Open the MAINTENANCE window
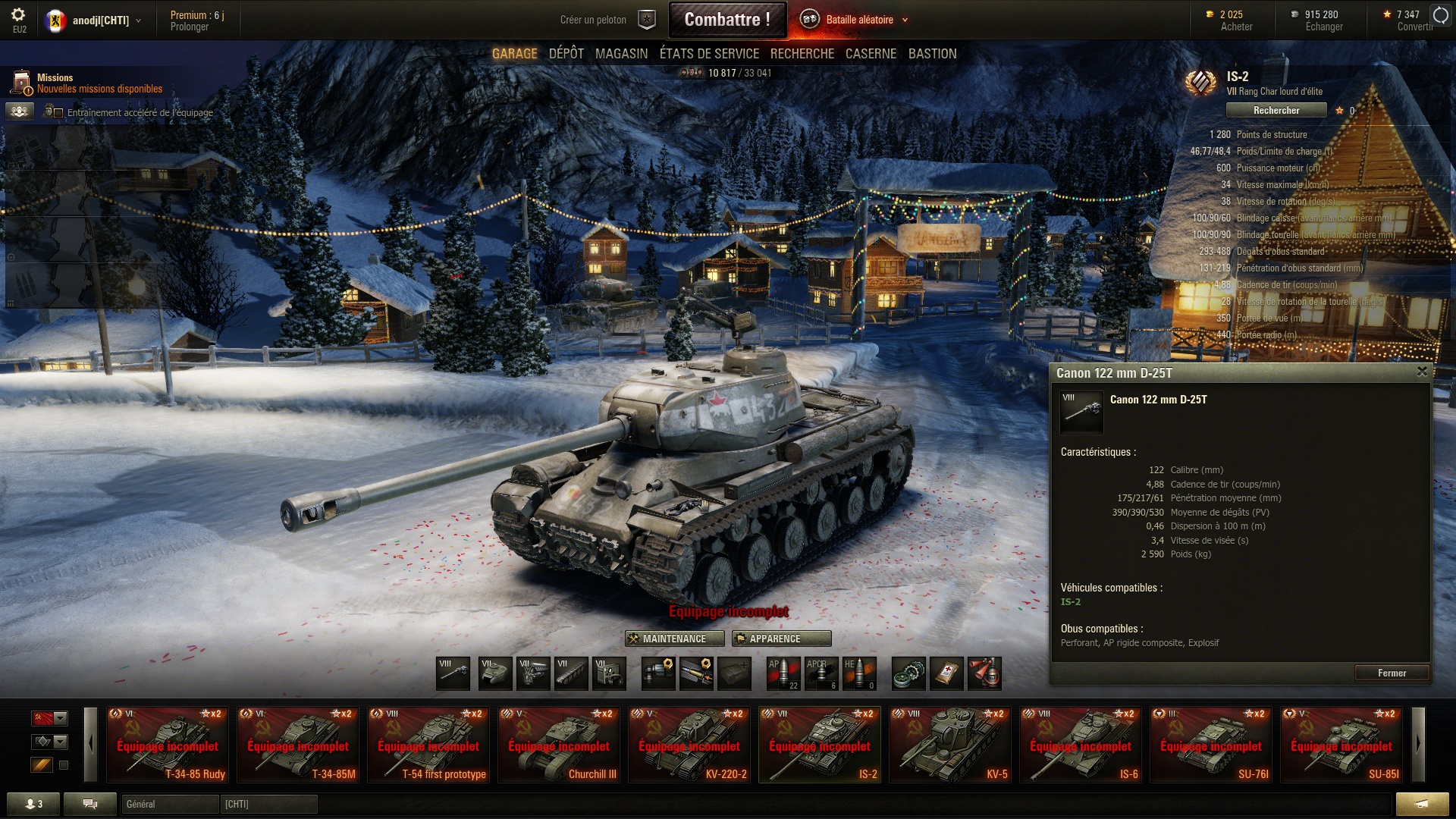The height and width of the screenshot is (819, 1456). pos(674,639)
